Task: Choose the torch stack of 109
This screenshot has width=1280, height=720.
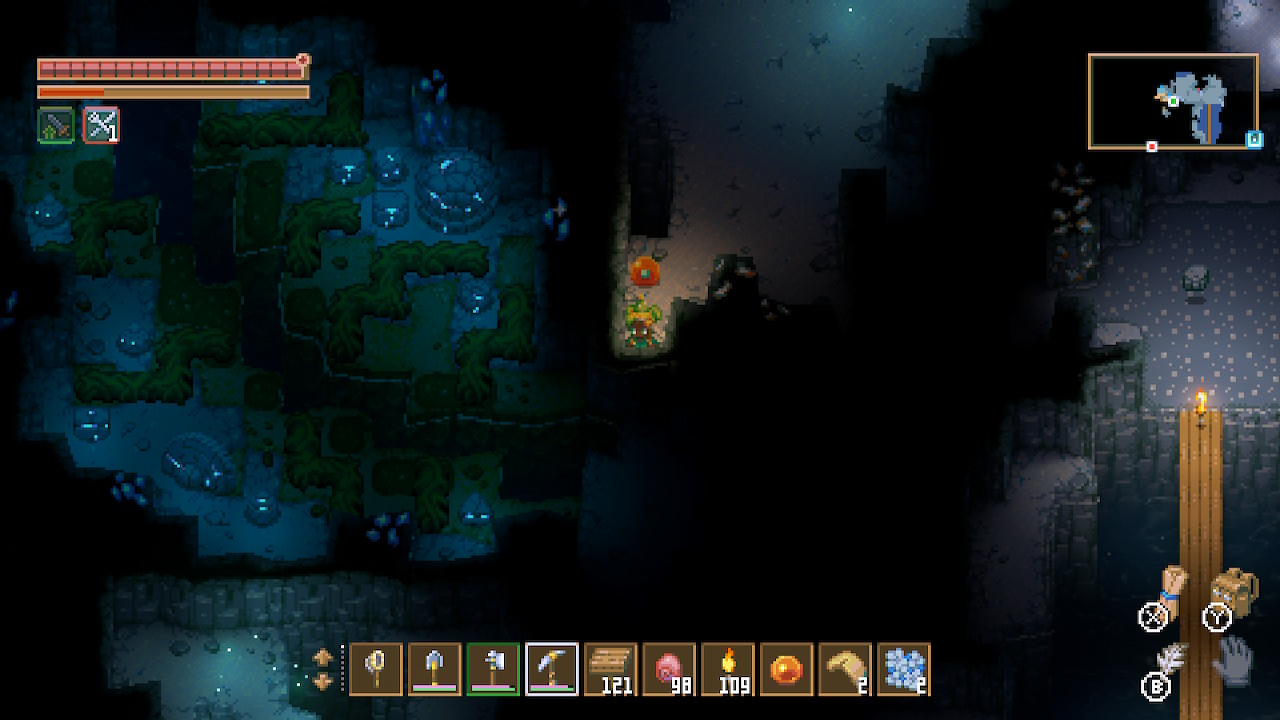Action: coord(728,669)
